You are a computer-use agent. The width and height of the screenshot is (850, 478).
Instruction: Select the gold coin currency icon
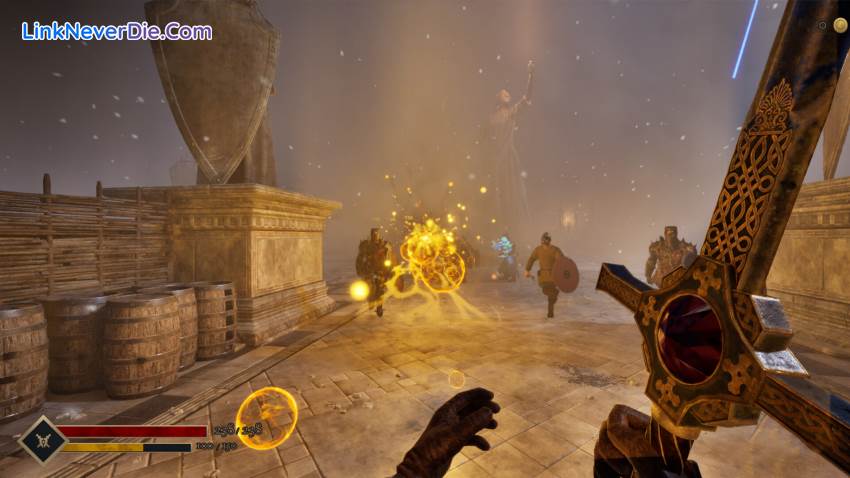840,25
